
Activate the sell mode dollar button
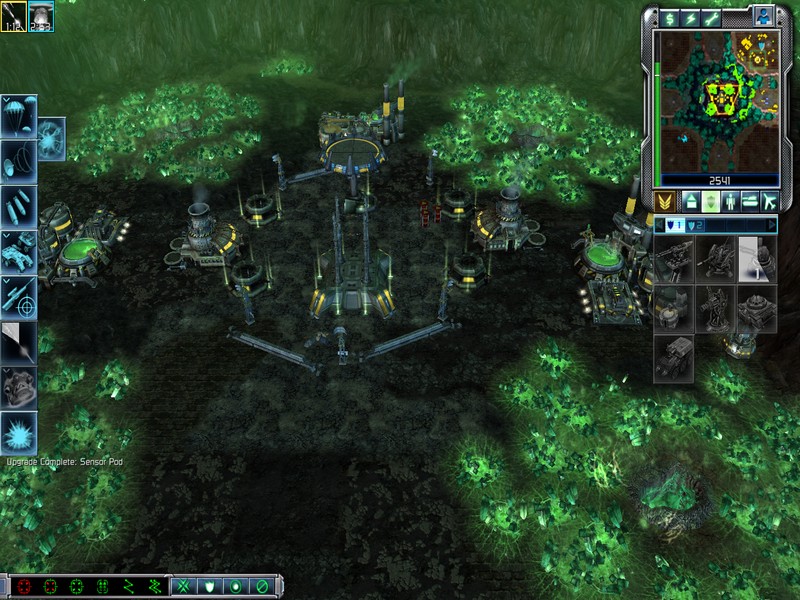point(670,18)
